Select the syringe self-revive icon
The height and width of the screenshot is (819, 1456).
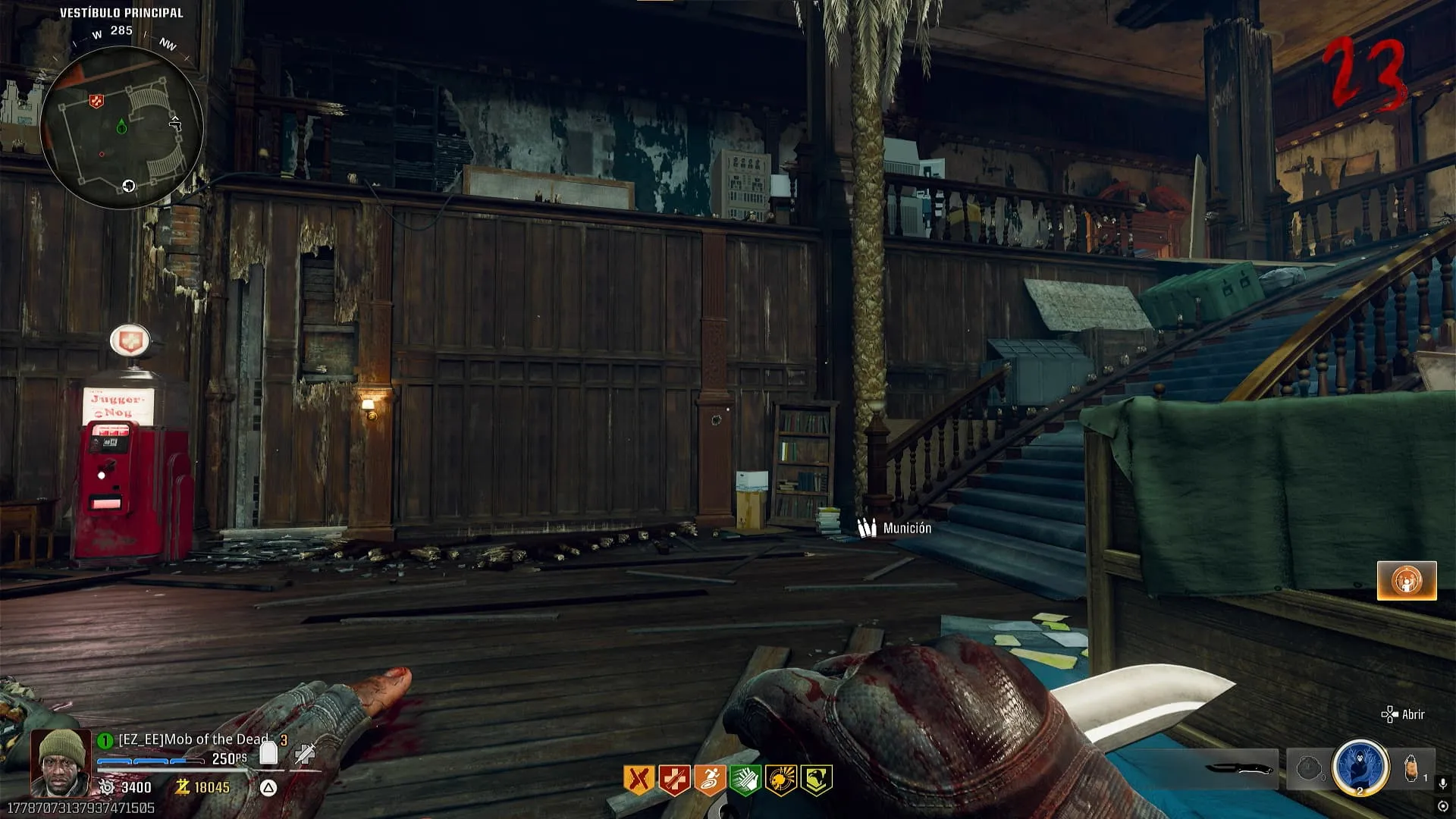(x=306, y=753)
